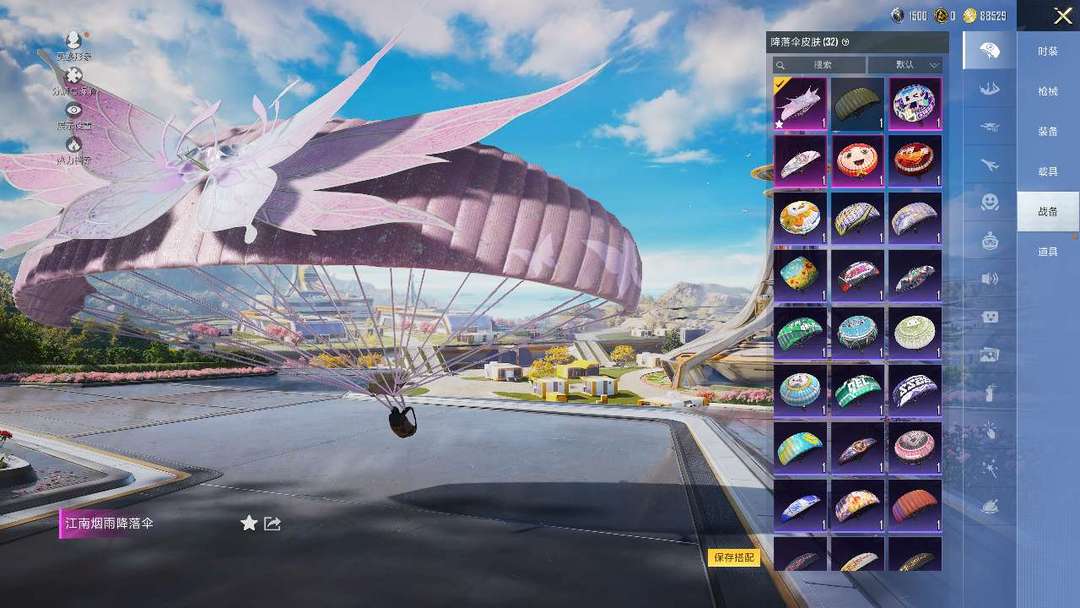
Task: Favorite the parachute with the star icon
Action: (x=249, y=523)
